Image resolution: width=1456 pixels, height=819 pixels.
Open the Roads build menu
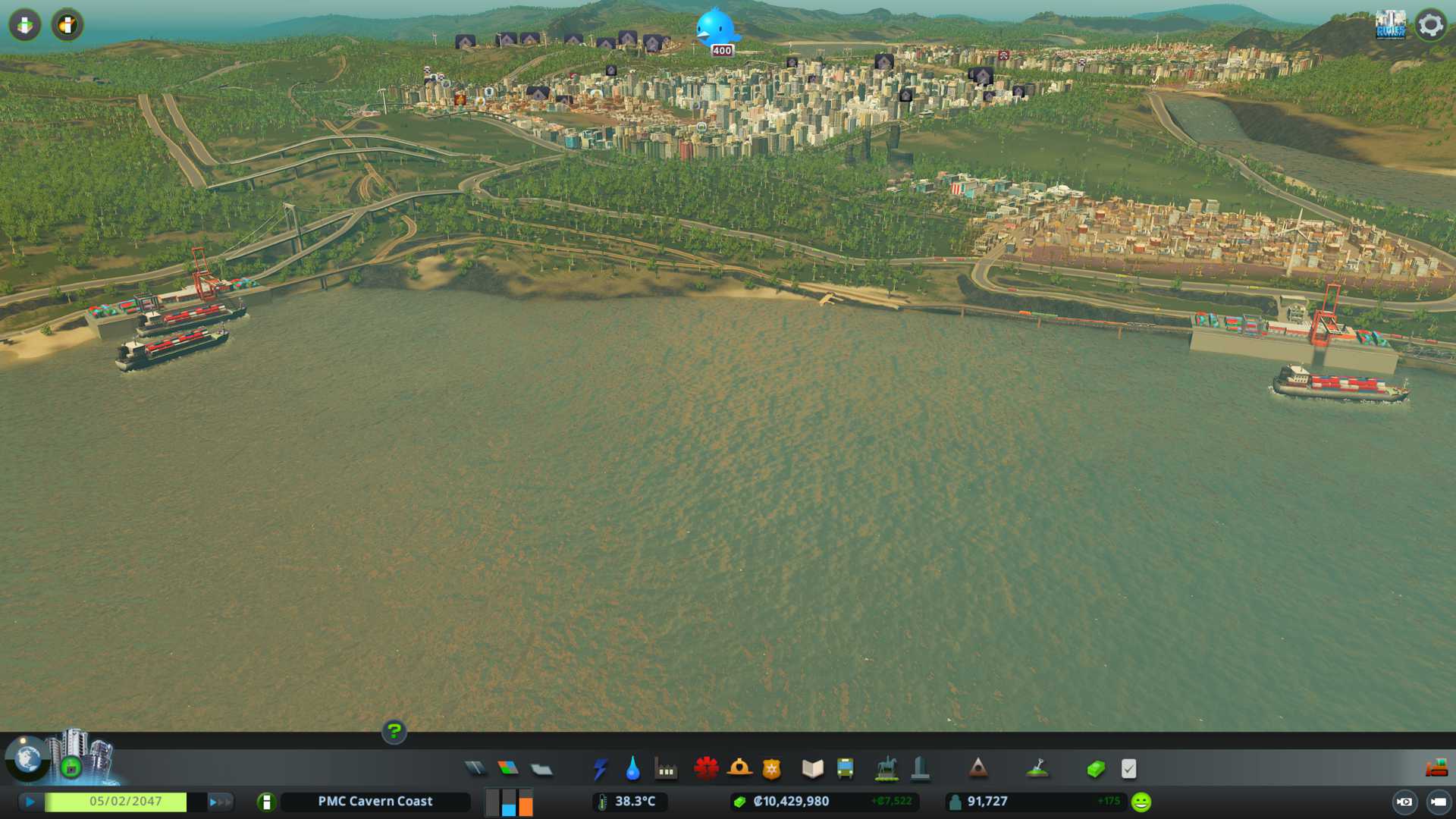click(x=475, y=769)
